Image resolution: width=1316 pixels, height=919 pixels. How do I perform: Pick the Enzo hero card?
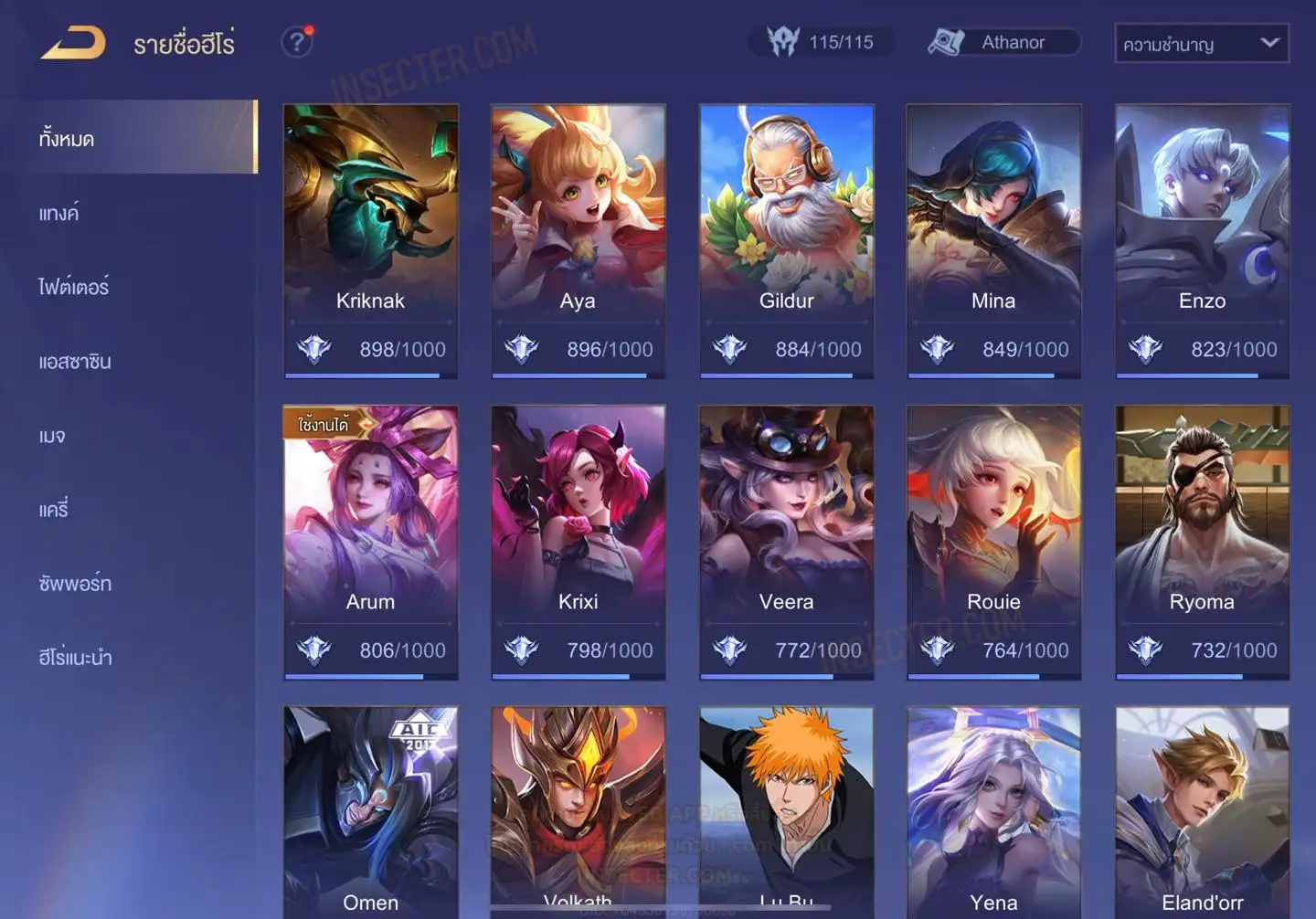click(x=1202, y=239)
